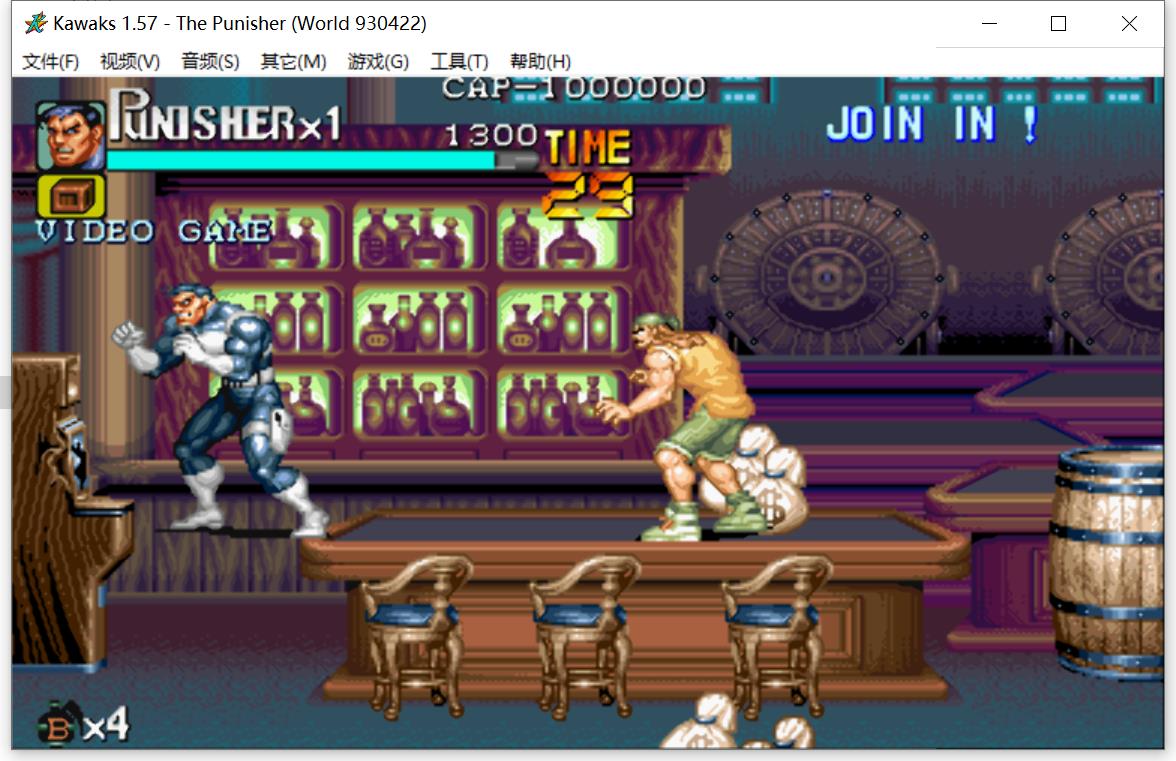Open the 工具(T) tools menu

[459, 62]
